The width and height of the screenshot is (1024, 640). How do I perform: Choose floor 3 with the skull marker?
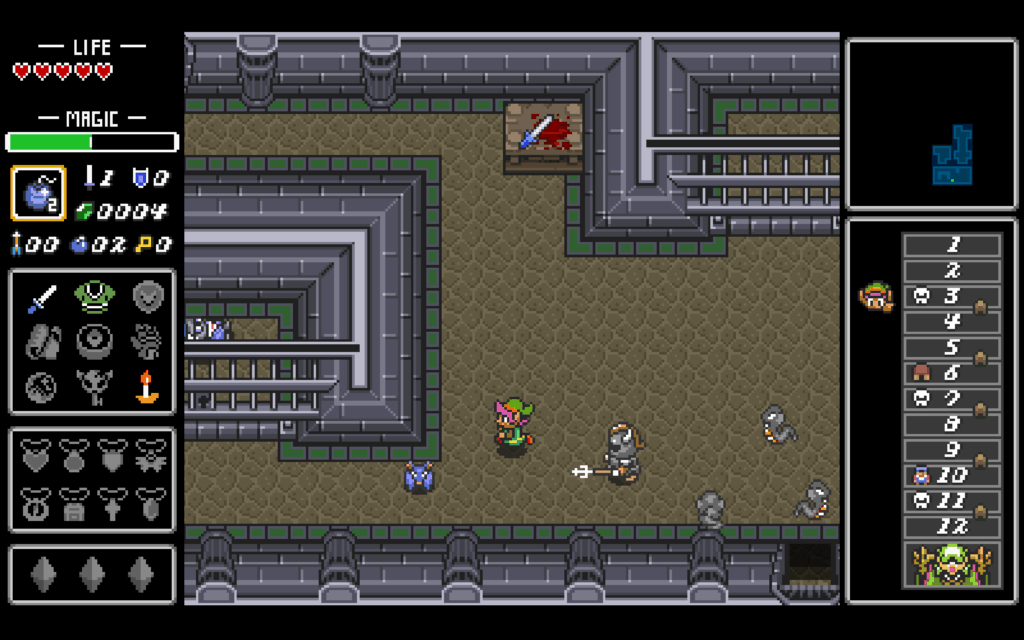point(952,297)
